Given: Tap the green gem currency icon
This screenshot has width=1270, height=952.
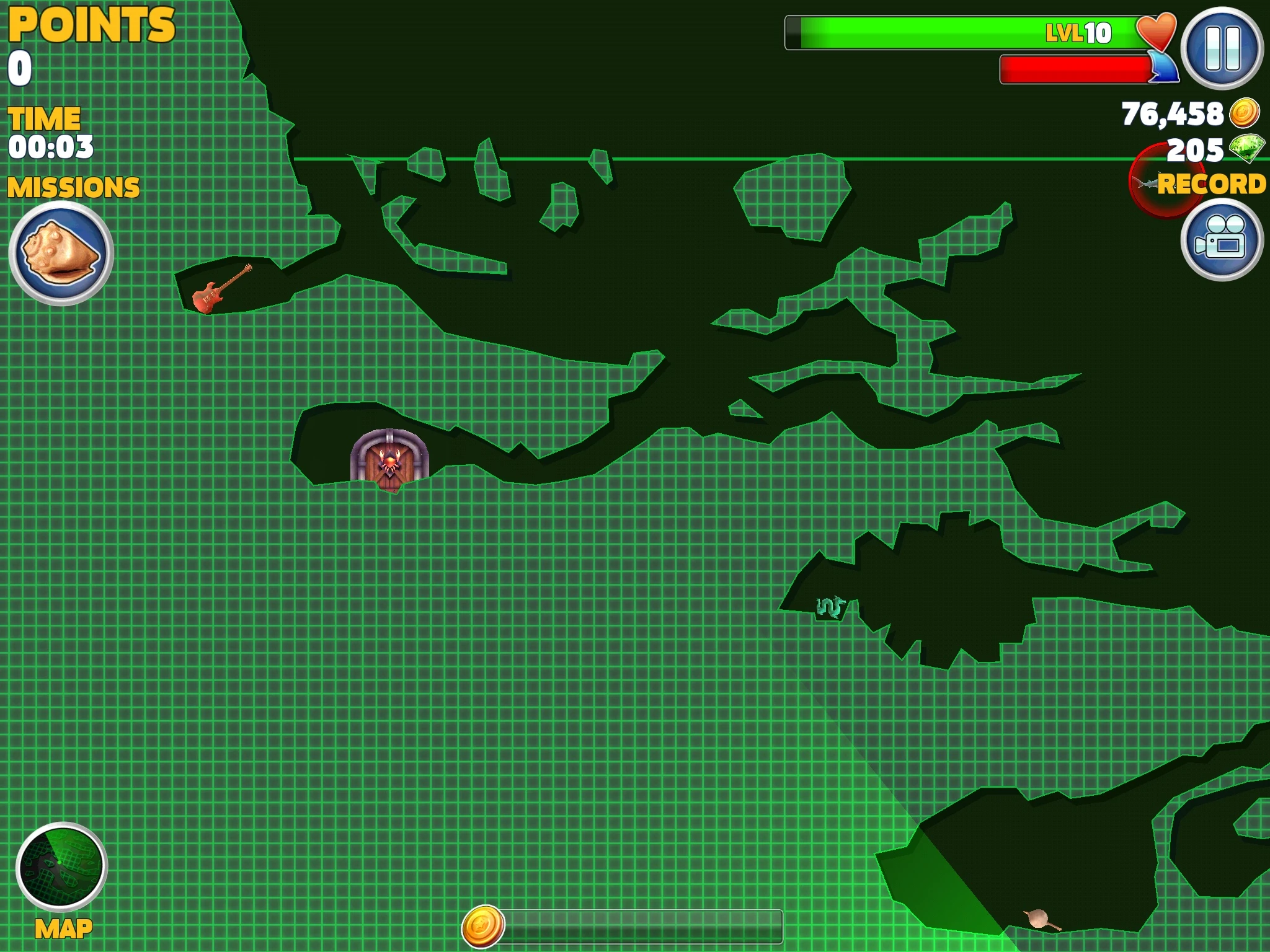Looking at the screenshot, I should 1246,150.
